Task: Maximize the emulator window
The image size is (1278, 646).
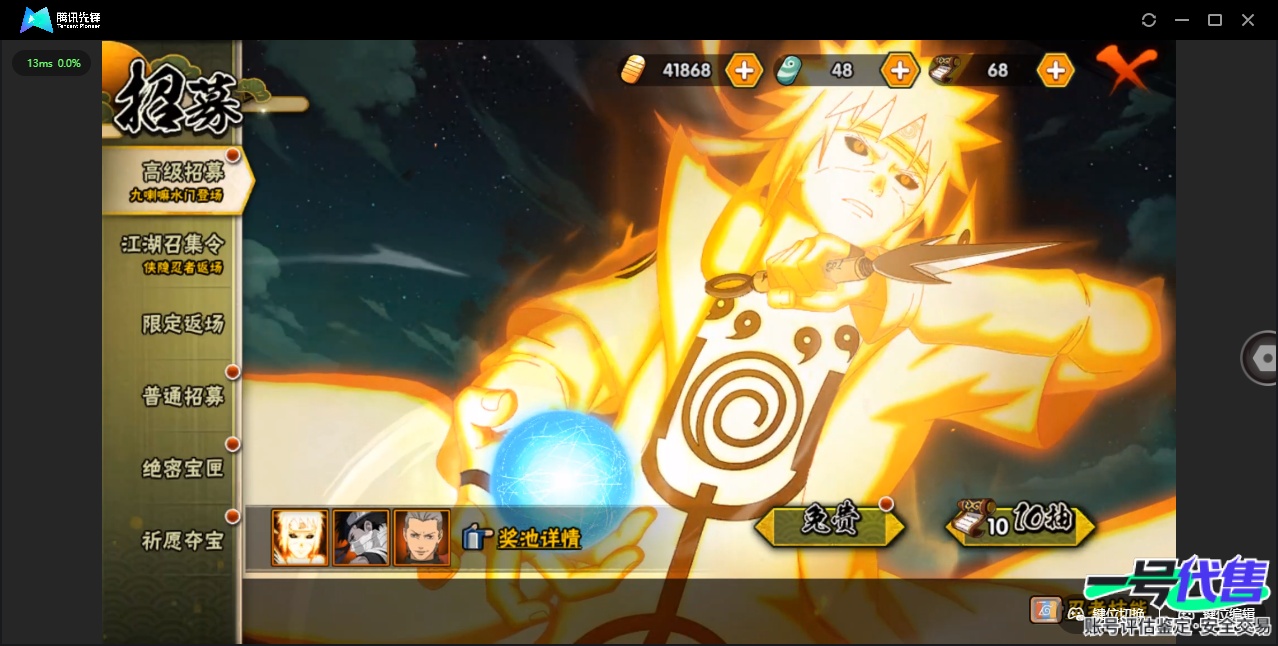Action: pos(1215,20)
